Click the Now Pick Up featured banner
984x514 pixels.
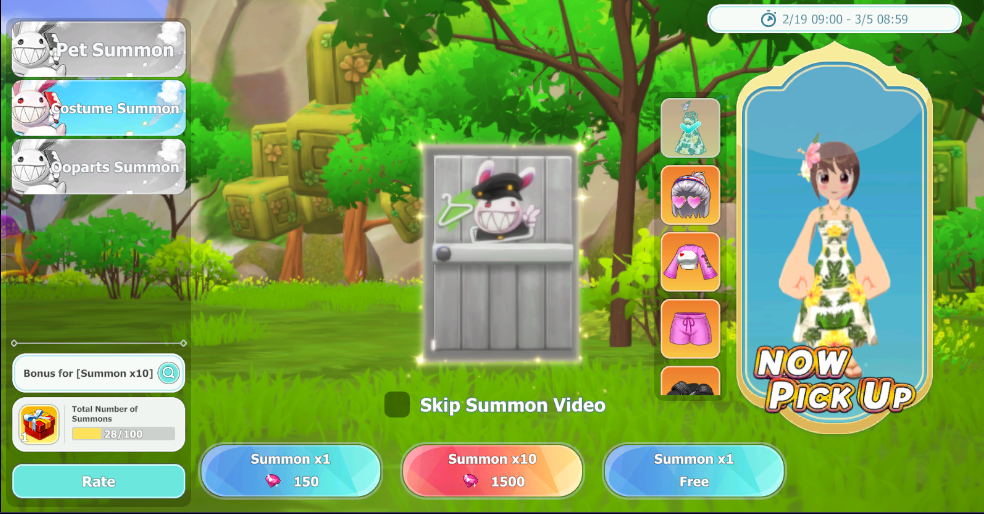click(834, 238)
